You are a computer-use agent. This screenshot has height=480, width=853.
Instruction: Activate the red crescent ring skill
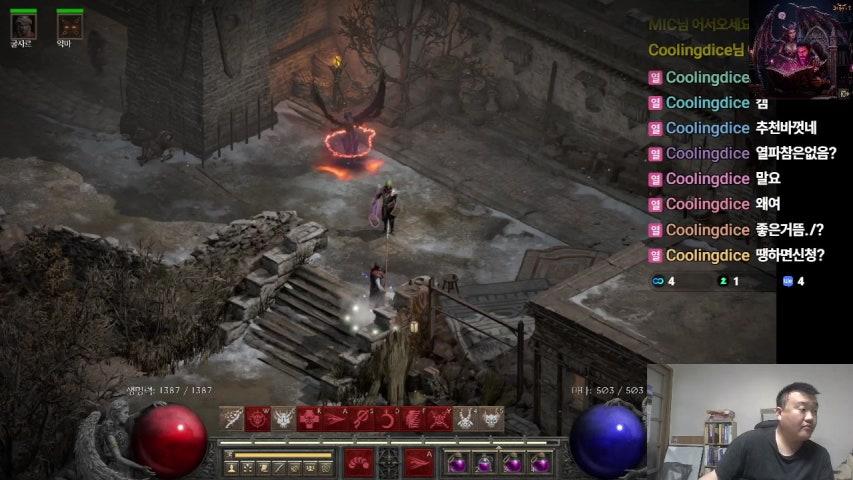point(388,418)
